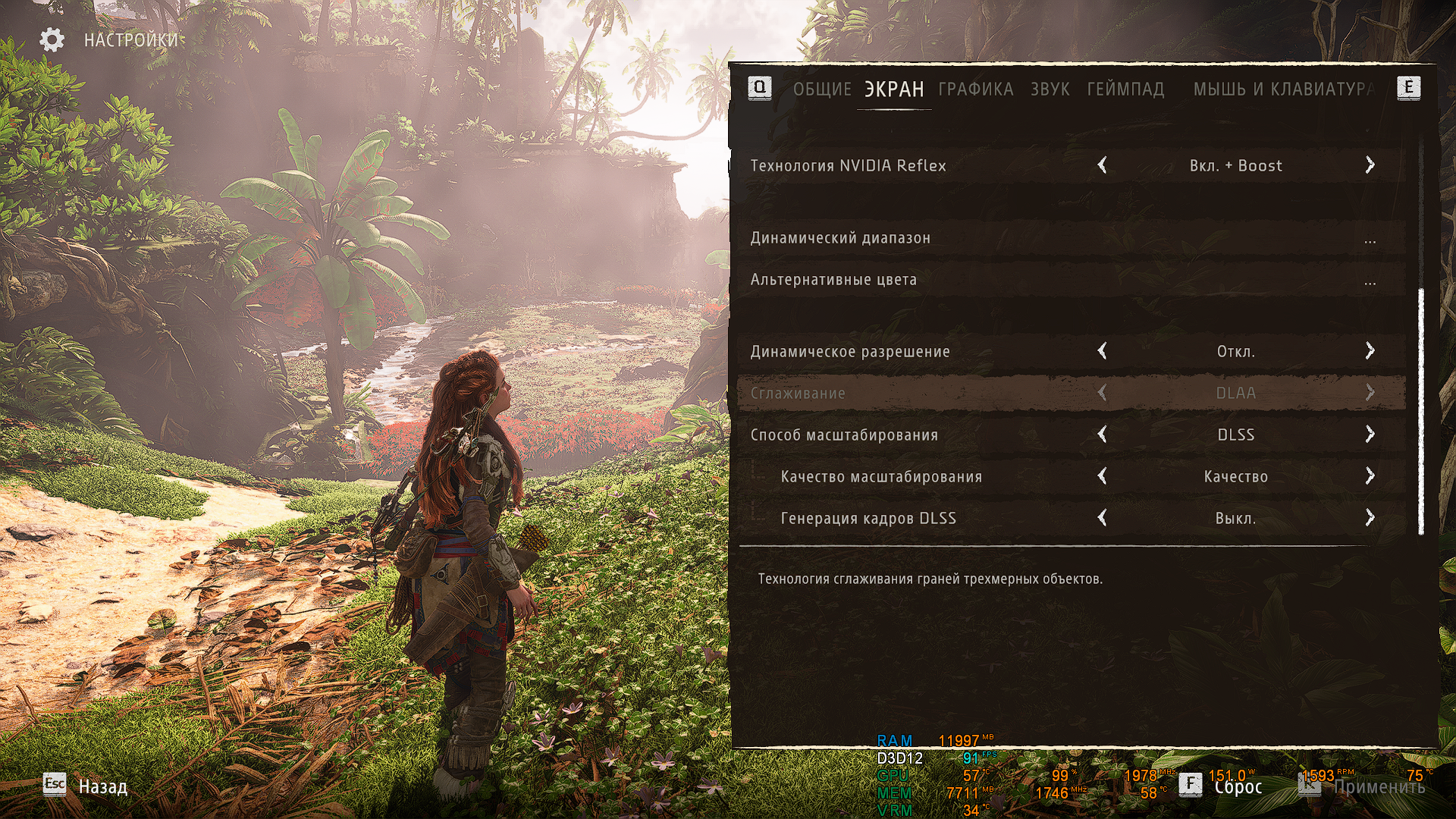The image size is (1456, 819).
Task: Click left arrow for Технология NVIDIA Reflex
Action: [1103, 165]
